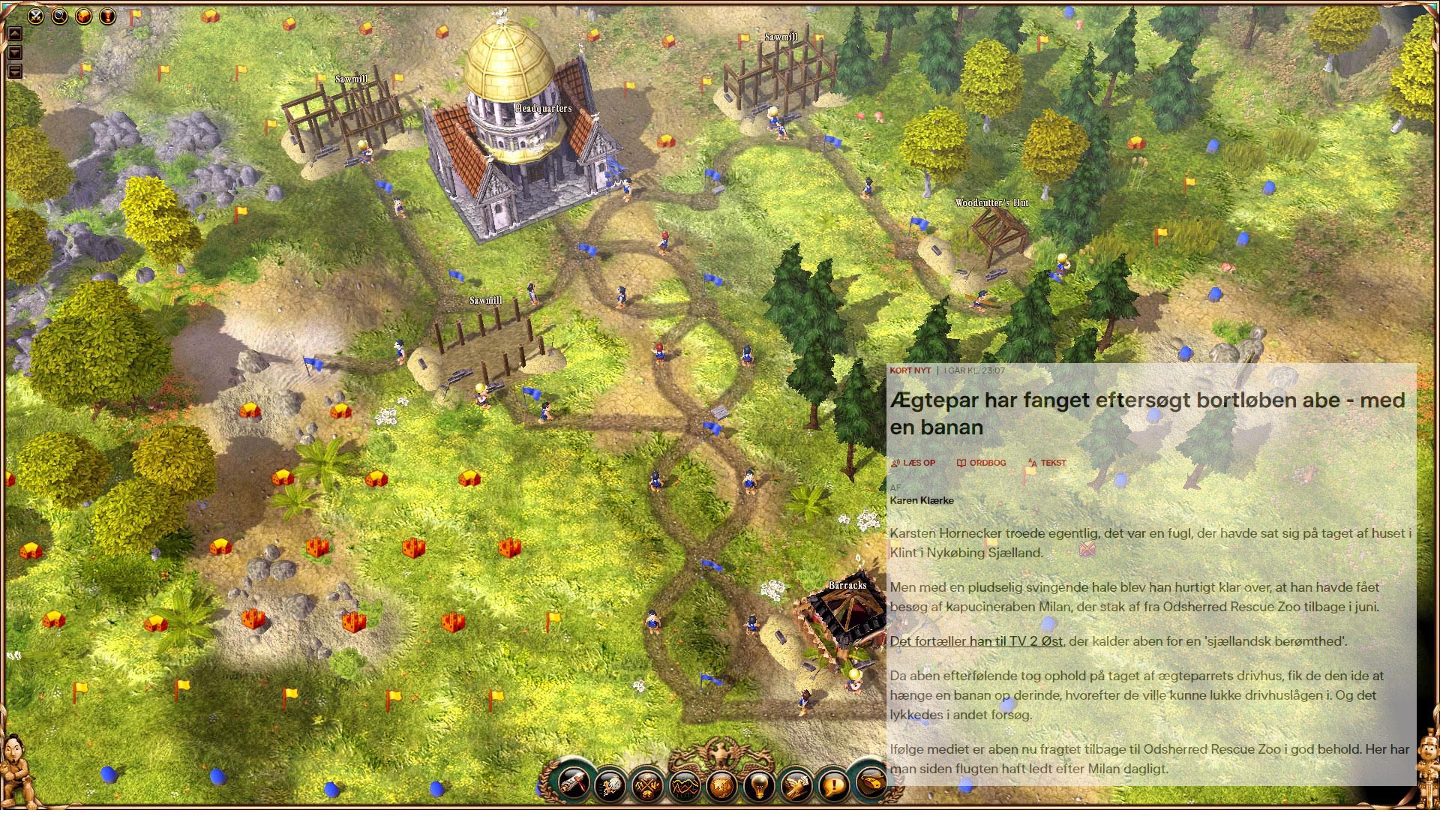Select the running settler toolbar icon
The width and height of the screenshot is (1440, 840).
coord(610,786)
